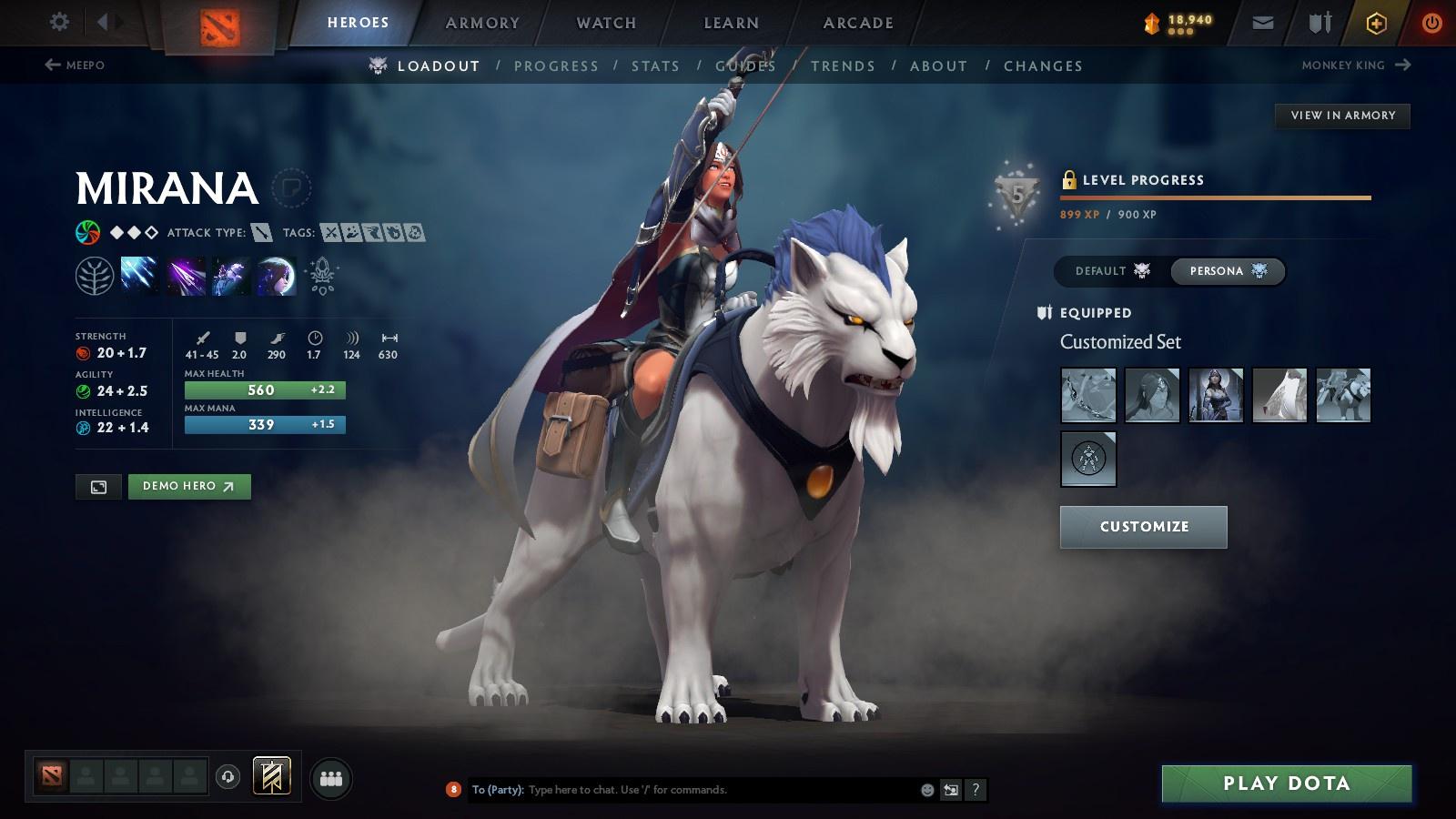Open the mail inbox icon
1456x819 pixels.
coord(1263,23)
